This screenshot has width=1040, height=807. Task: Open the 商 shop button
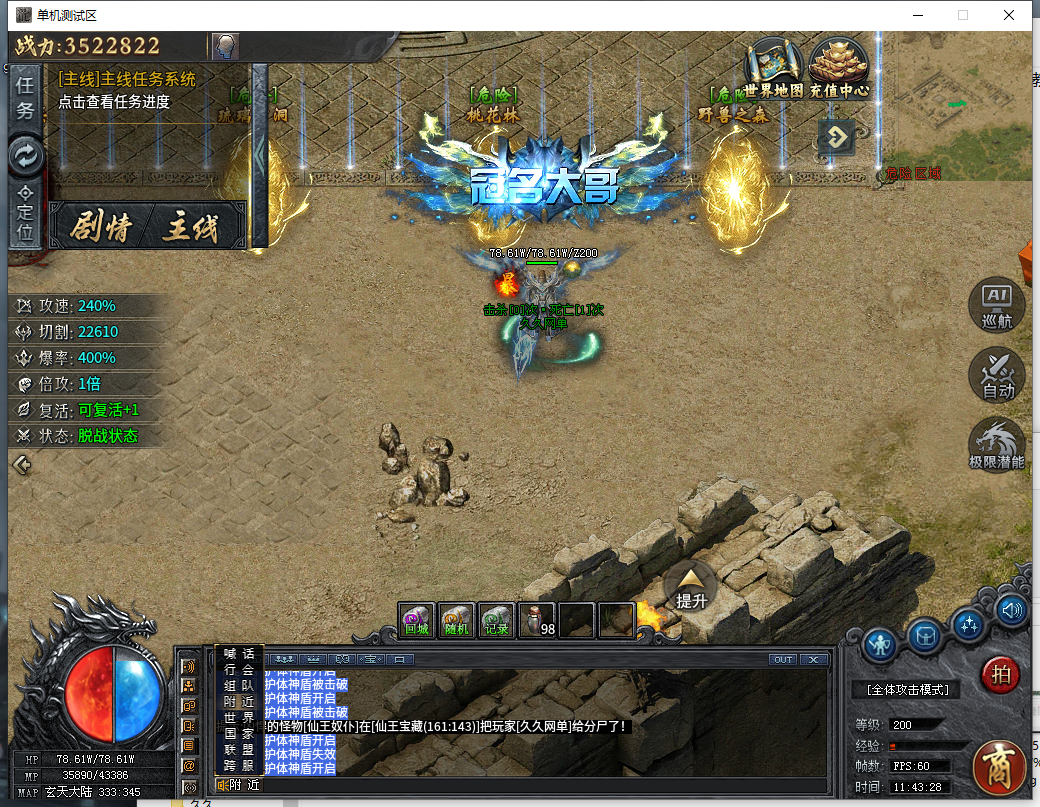point(1000,767)
